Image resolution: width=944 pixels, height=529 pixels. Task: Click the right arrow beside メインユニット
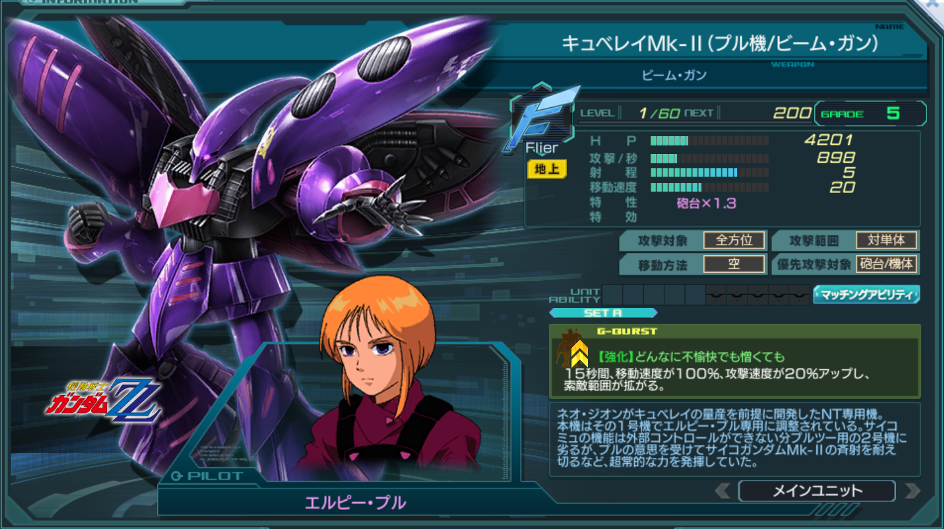pos(911,491)
